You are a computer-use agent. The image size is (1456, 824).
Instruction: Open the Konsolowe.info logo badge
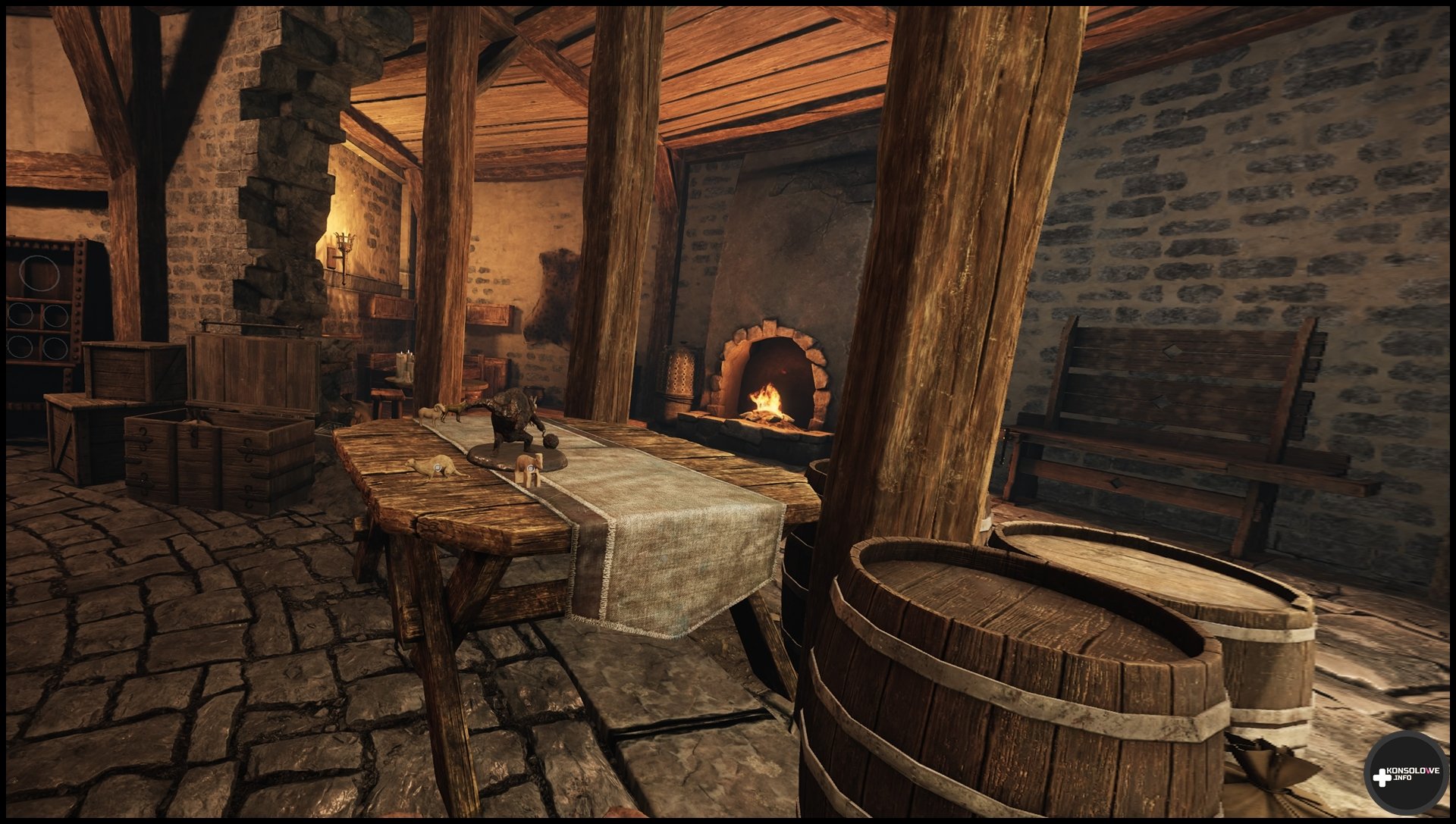pos(1405,775)
